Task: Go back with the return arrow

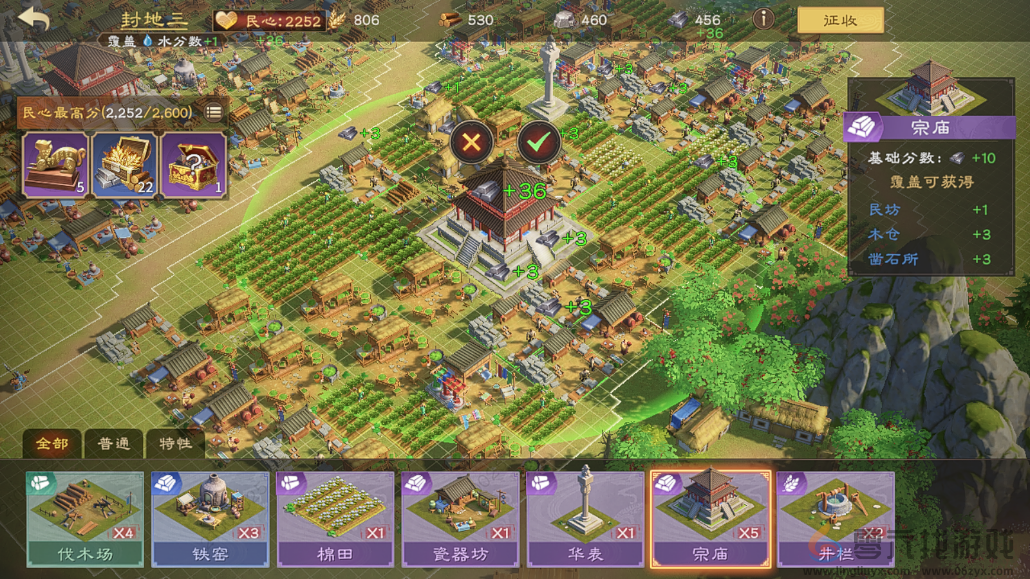Action: pyautogui.click(x=33, y=19)
